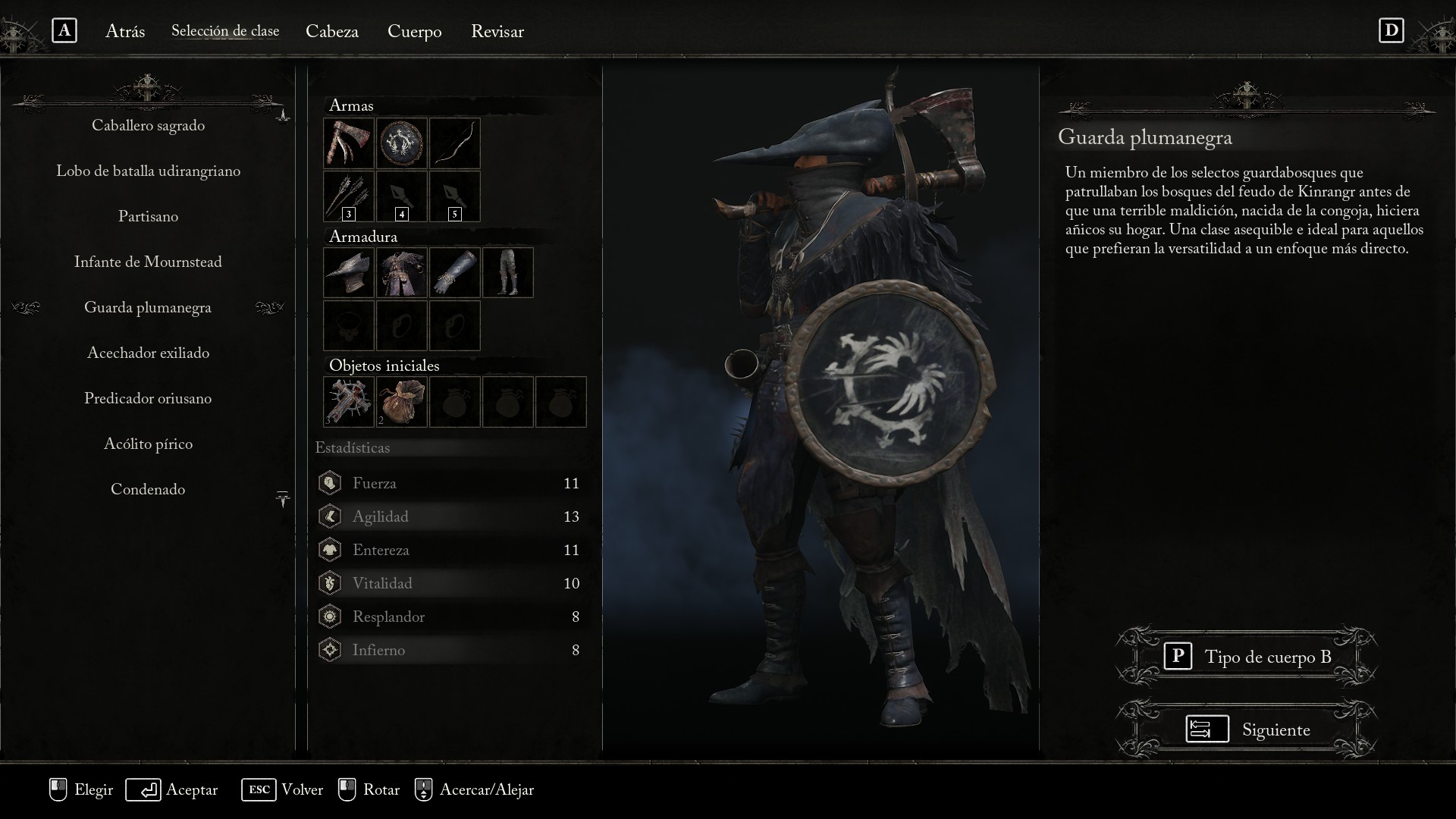The height and width of the screenshot is (819, 1456).
Task: Select the Predicador oriusano class
Action: pos(148,399)
